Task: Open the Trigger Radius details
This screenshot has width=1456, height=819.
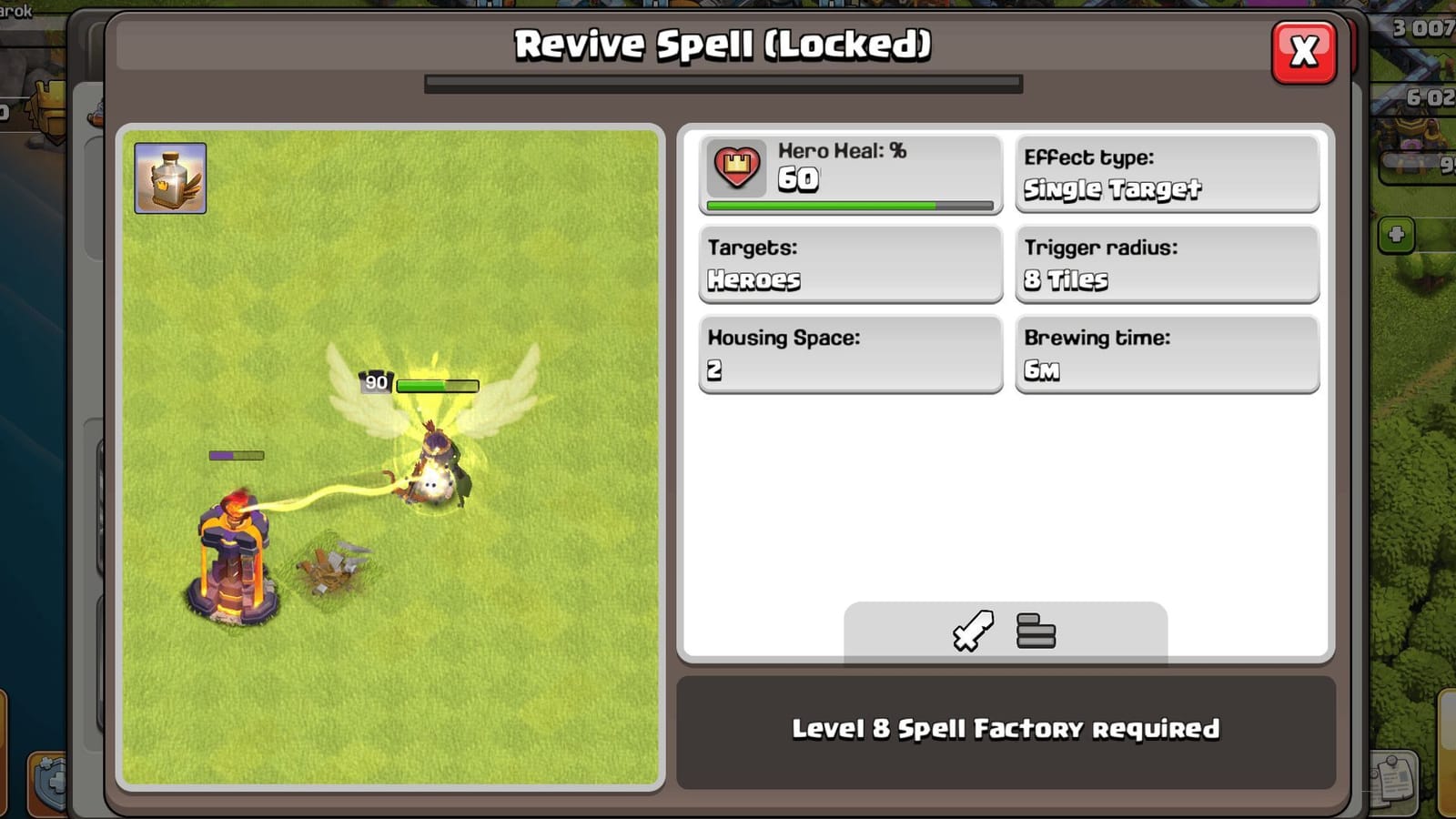Action: point(1168,265)
